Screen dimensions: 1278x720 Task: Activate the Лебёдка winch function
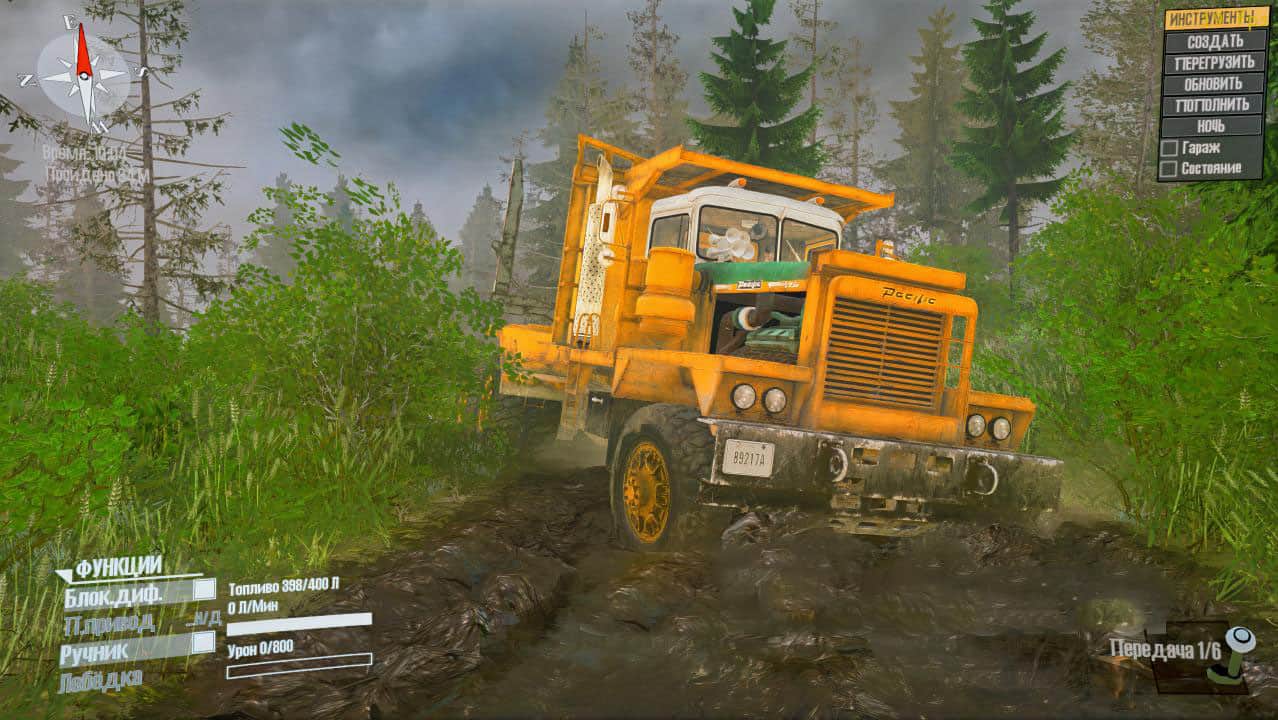[x=100, y=680]
